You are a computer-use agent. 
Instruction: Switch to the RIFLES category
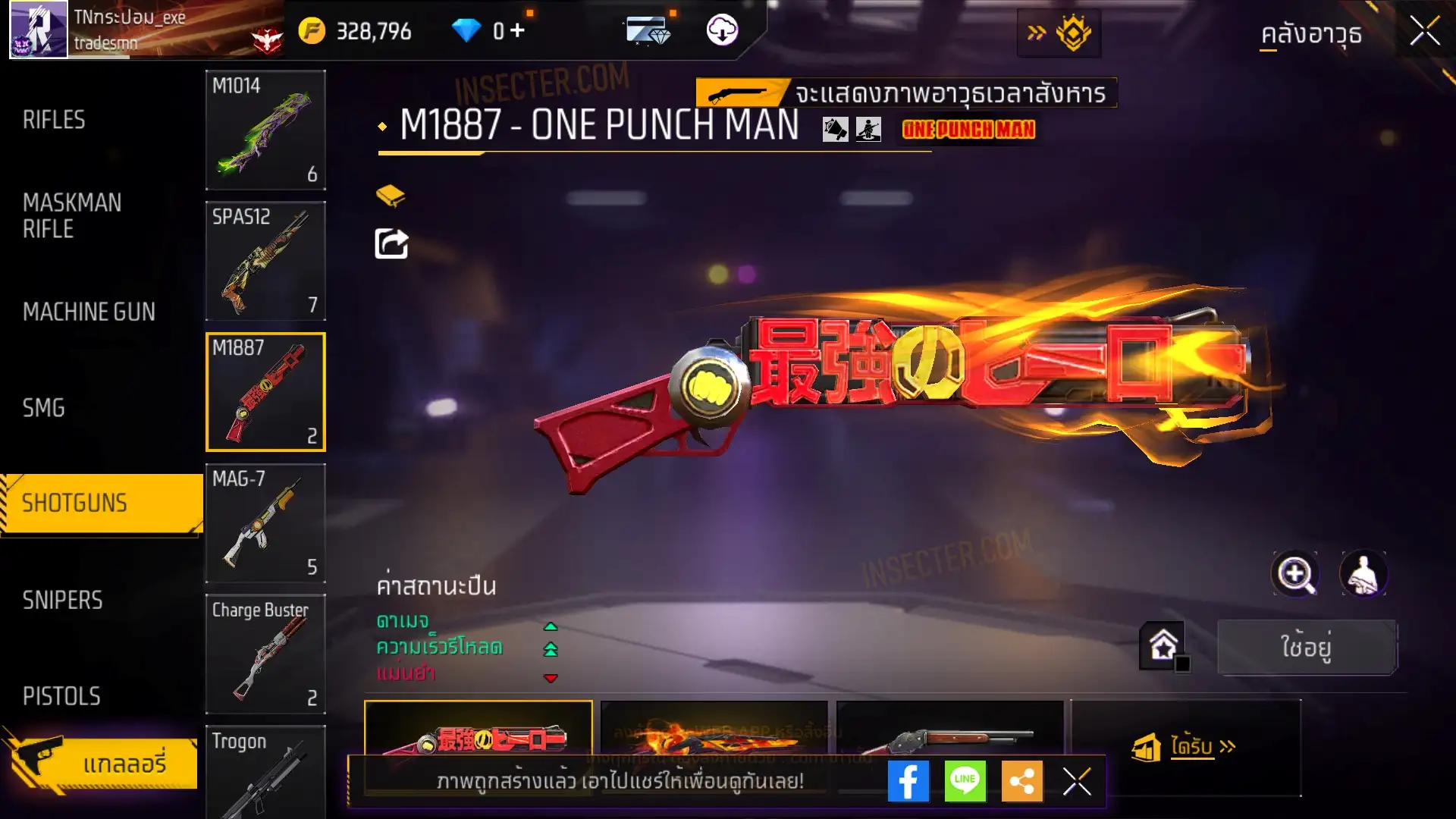coord(54,120)
